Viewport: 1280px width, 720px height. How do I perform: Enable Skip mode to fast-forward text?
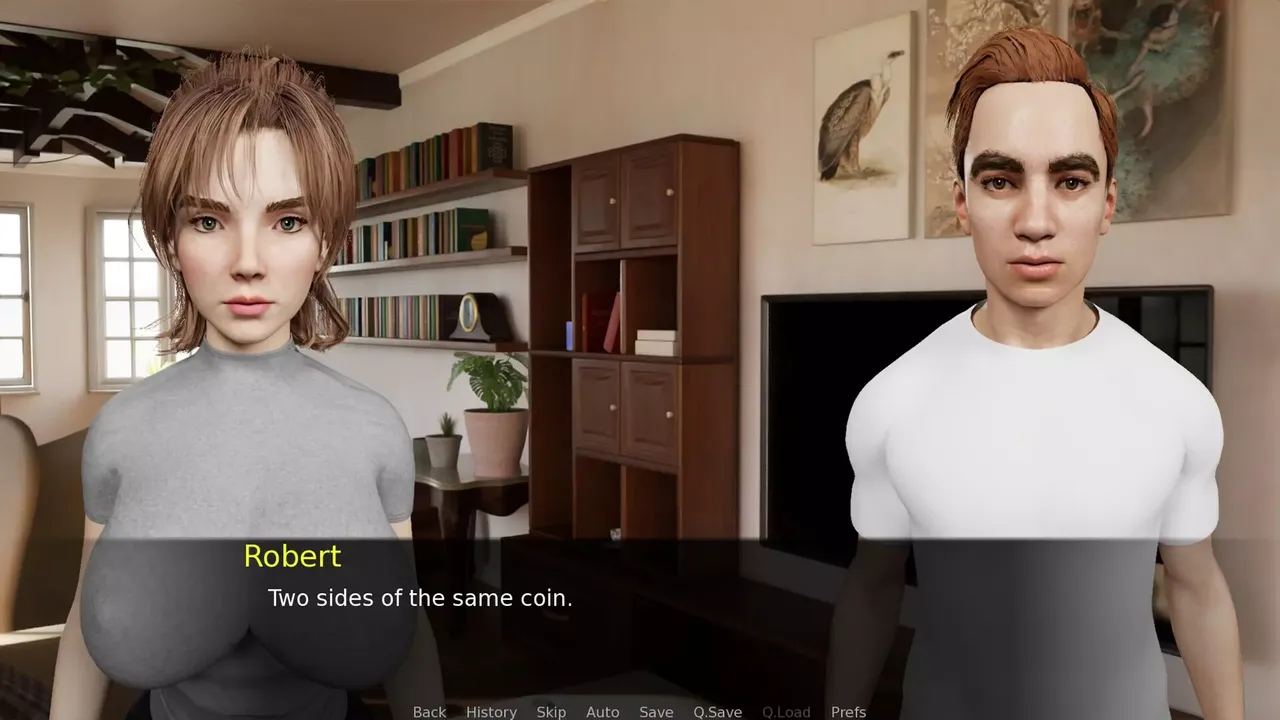click(x=552, y=712)
